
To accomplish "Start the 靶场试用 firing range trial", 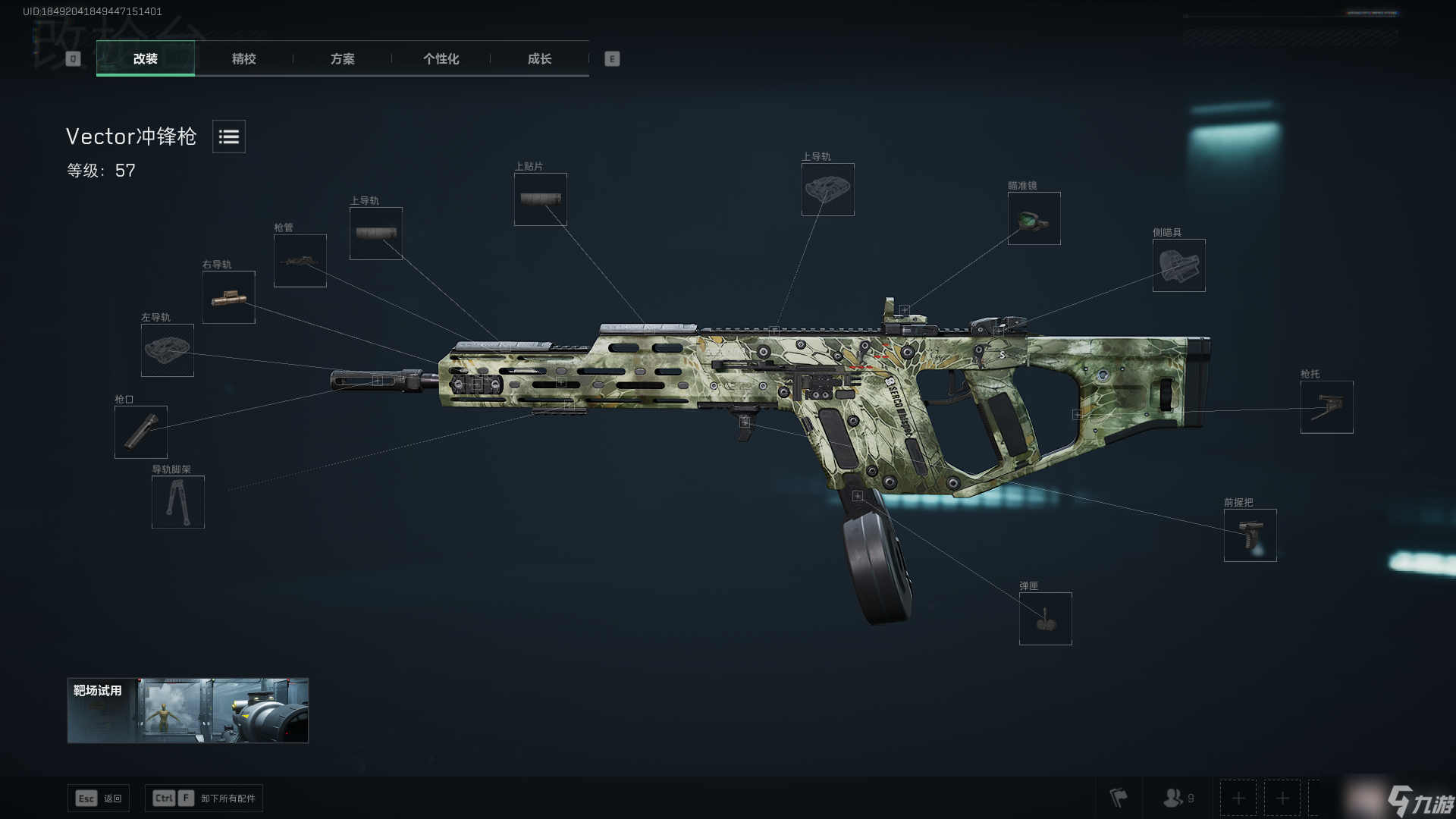I will (x=188, y=711).
